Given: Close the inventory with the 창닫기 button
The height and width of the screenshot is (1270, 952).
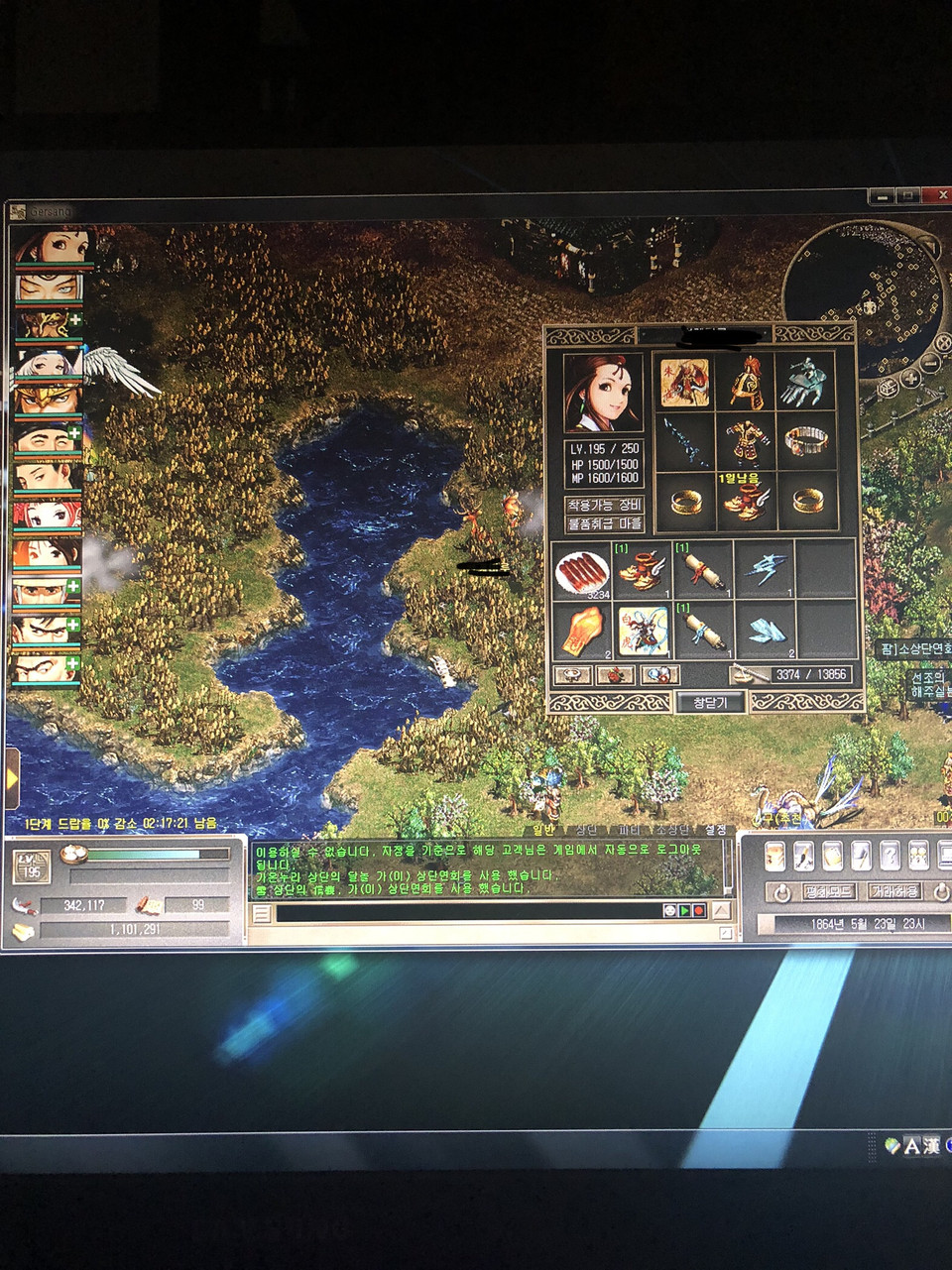Looking at the screenshot, I should click(710, 702).
